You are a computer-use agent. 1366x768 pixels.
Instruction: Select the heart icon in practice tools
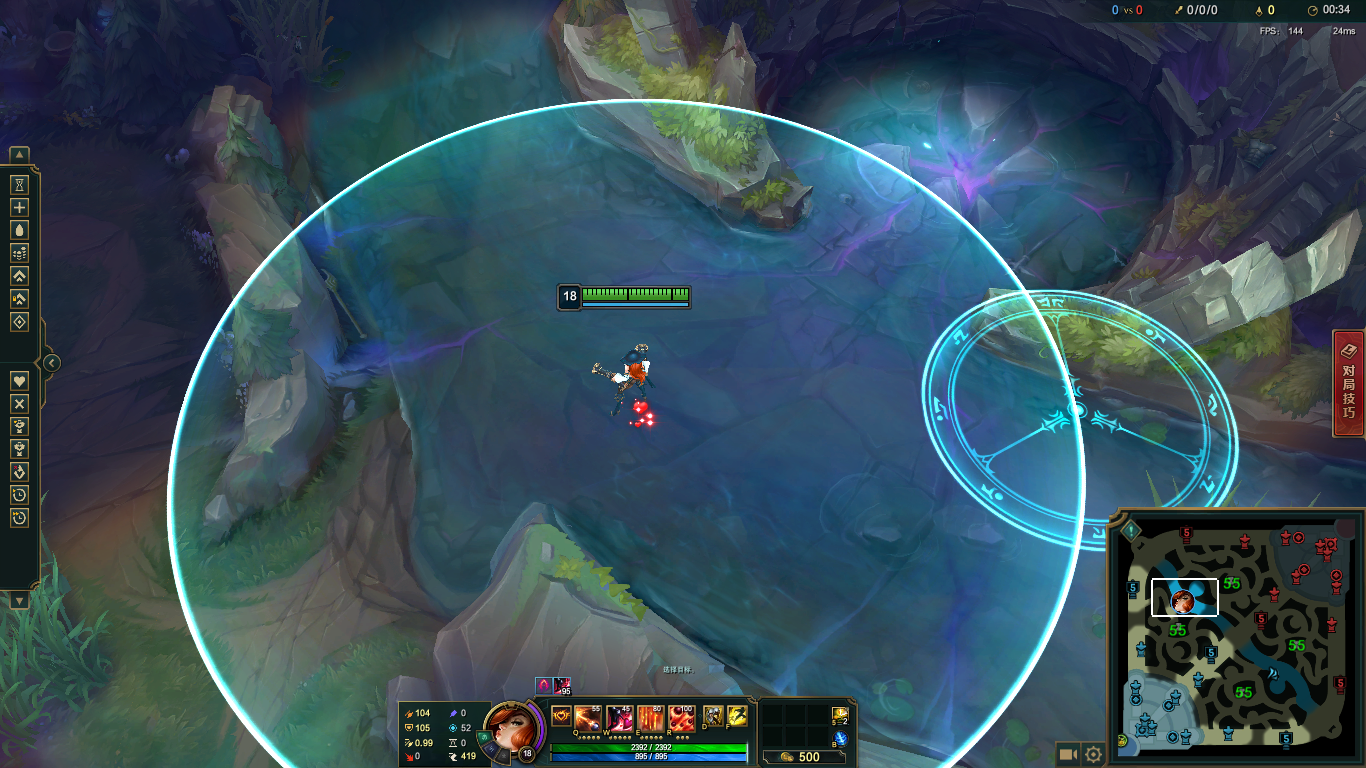[19, 381]
